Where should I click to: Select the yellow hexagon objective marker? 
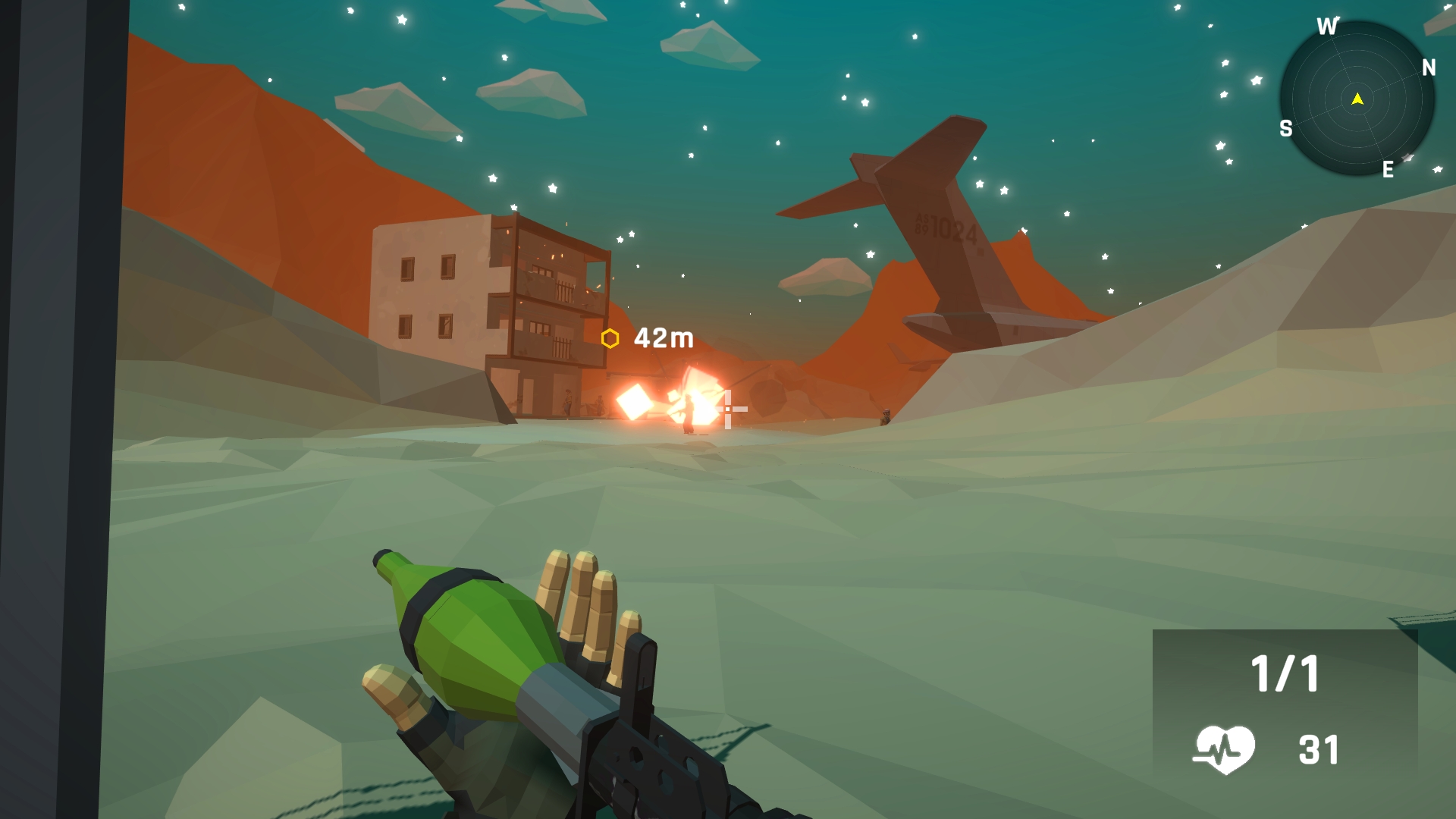tap(610, 338)
